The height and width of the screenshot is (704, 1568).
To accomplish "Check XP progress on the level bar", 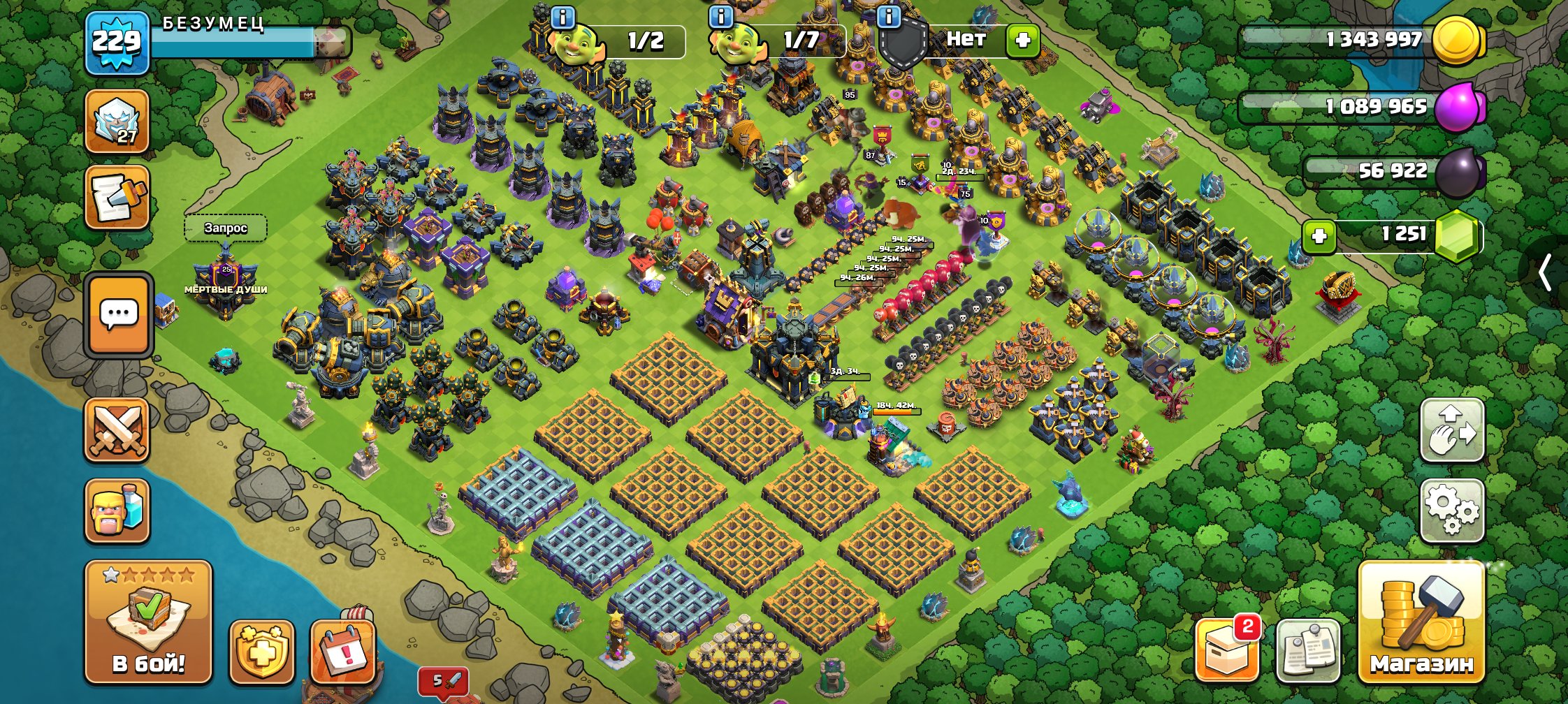I will point(231,42).
